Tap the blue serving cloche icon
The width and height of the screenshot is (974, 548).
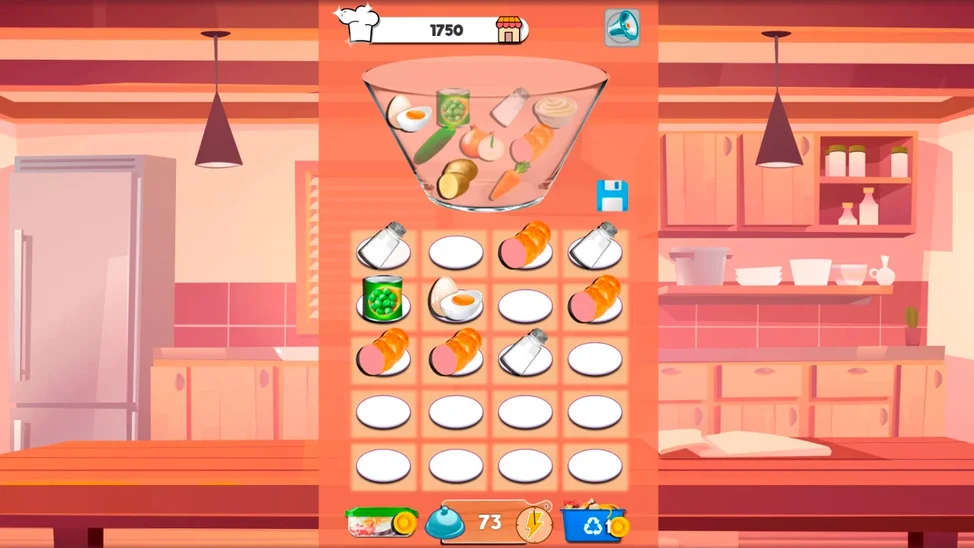click(444, 523)
